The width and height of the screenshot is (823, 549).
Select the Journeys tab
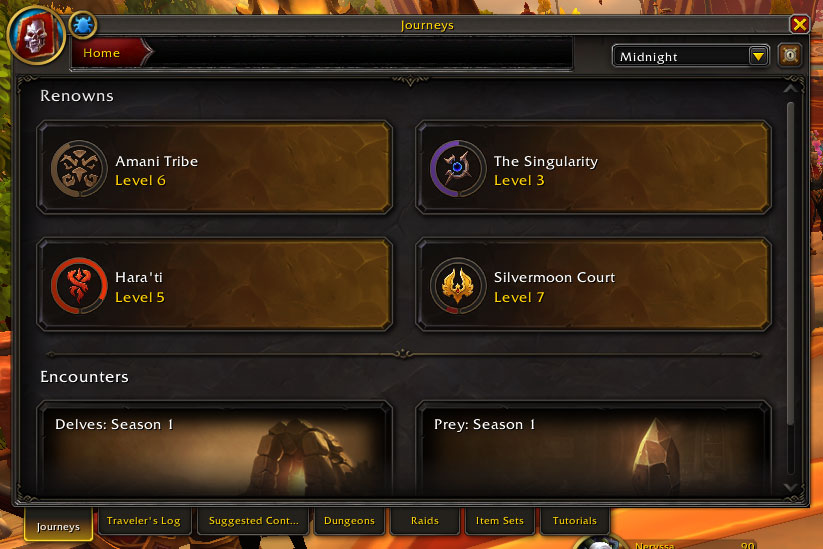tap(58, 526)
